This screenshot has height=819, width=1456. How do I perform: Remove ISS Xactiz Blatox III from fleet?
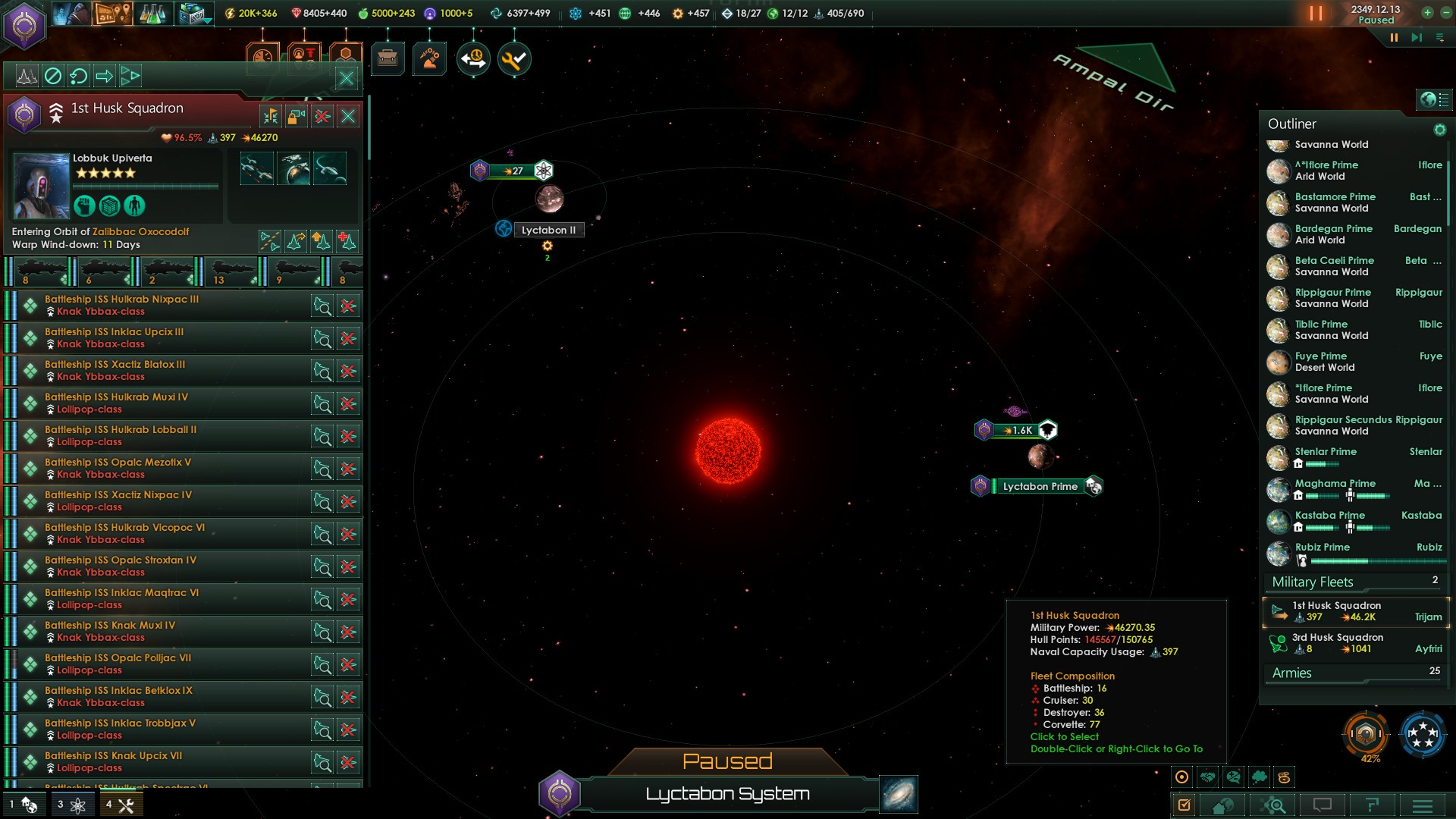tap(348, 371)
